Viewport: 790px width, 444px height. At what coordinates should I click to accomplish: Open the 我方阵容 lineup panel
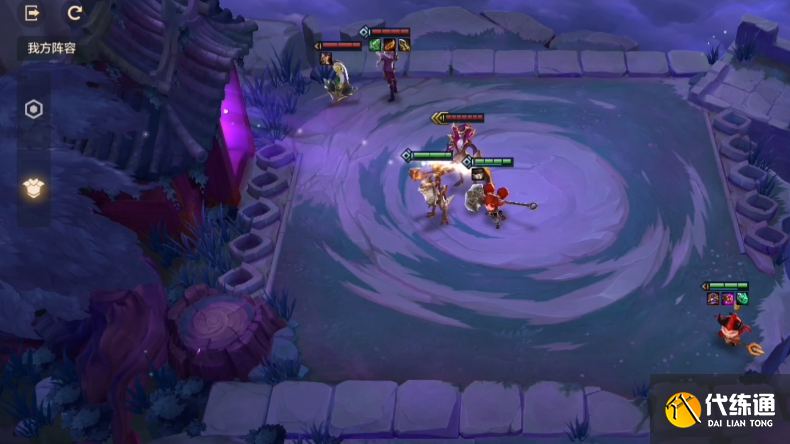[x=51, y=48]
